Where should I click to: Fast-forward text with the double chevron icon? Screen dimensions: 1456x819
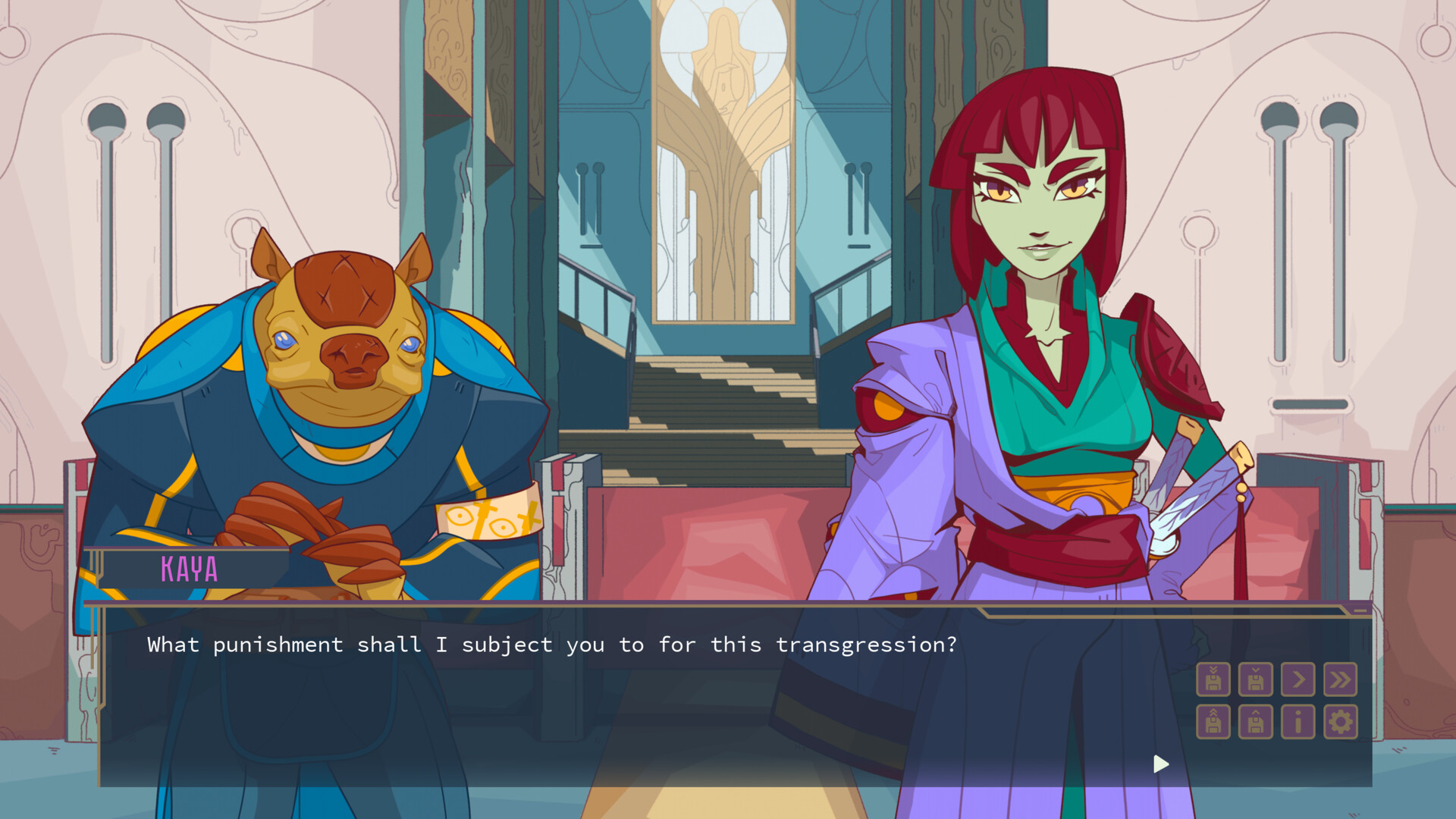click(x=1342, y=680)
